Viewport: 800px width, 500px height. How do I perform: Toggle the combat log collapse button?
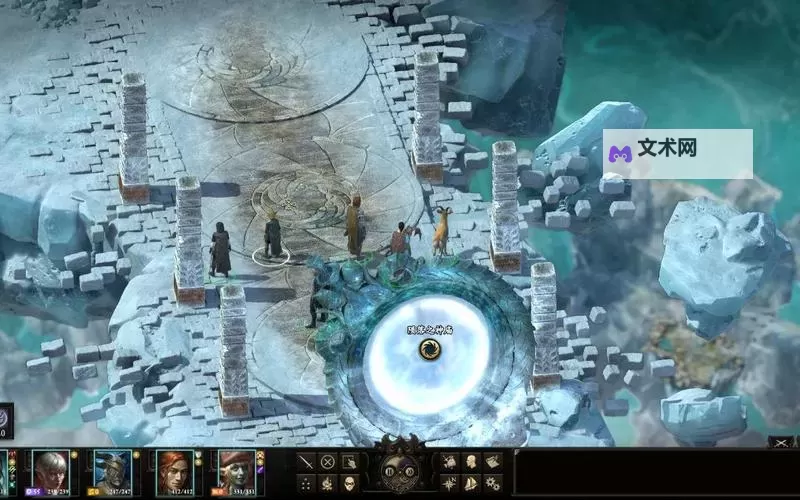780,442
